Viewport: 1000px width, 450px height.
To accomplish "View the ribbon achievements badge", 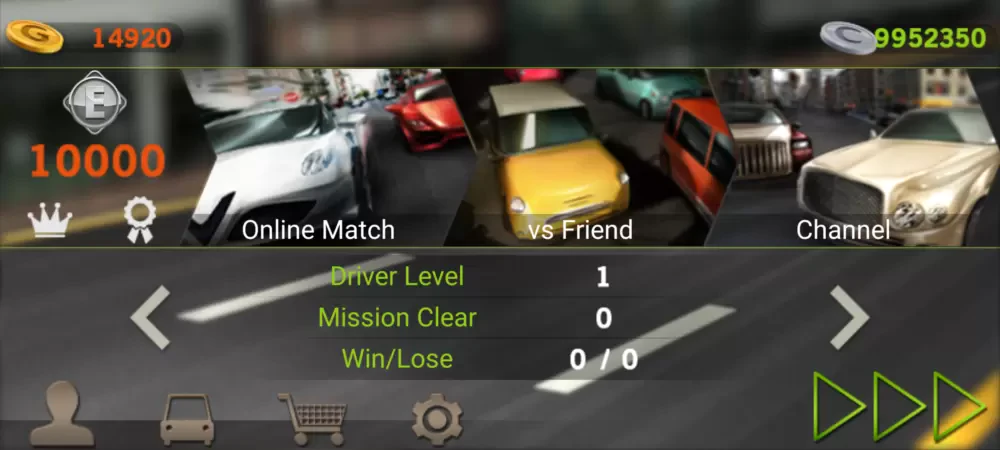I will (x=137, y=219).
